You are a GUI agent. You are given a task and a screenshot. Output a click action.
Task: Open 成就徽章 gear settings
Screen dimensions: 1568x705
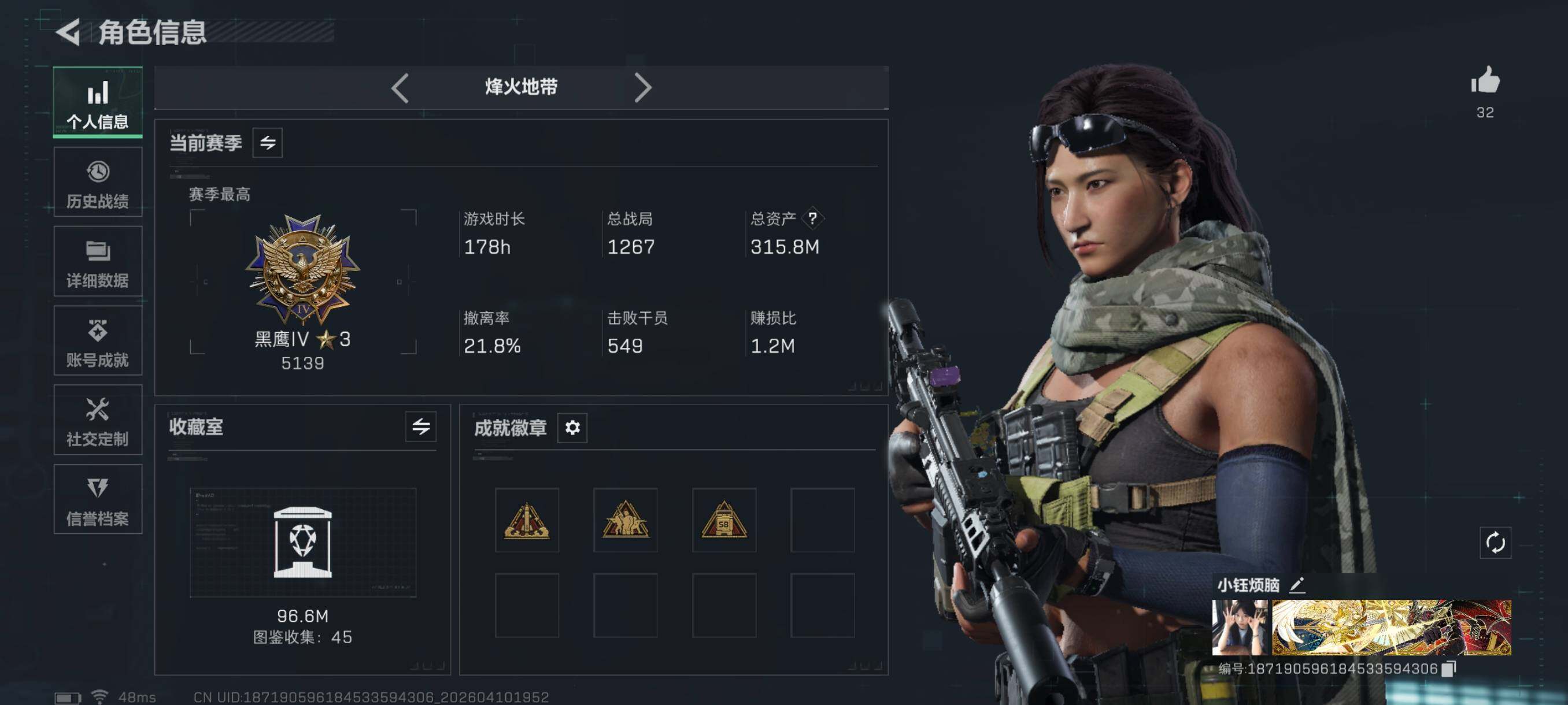pos(572,428)
